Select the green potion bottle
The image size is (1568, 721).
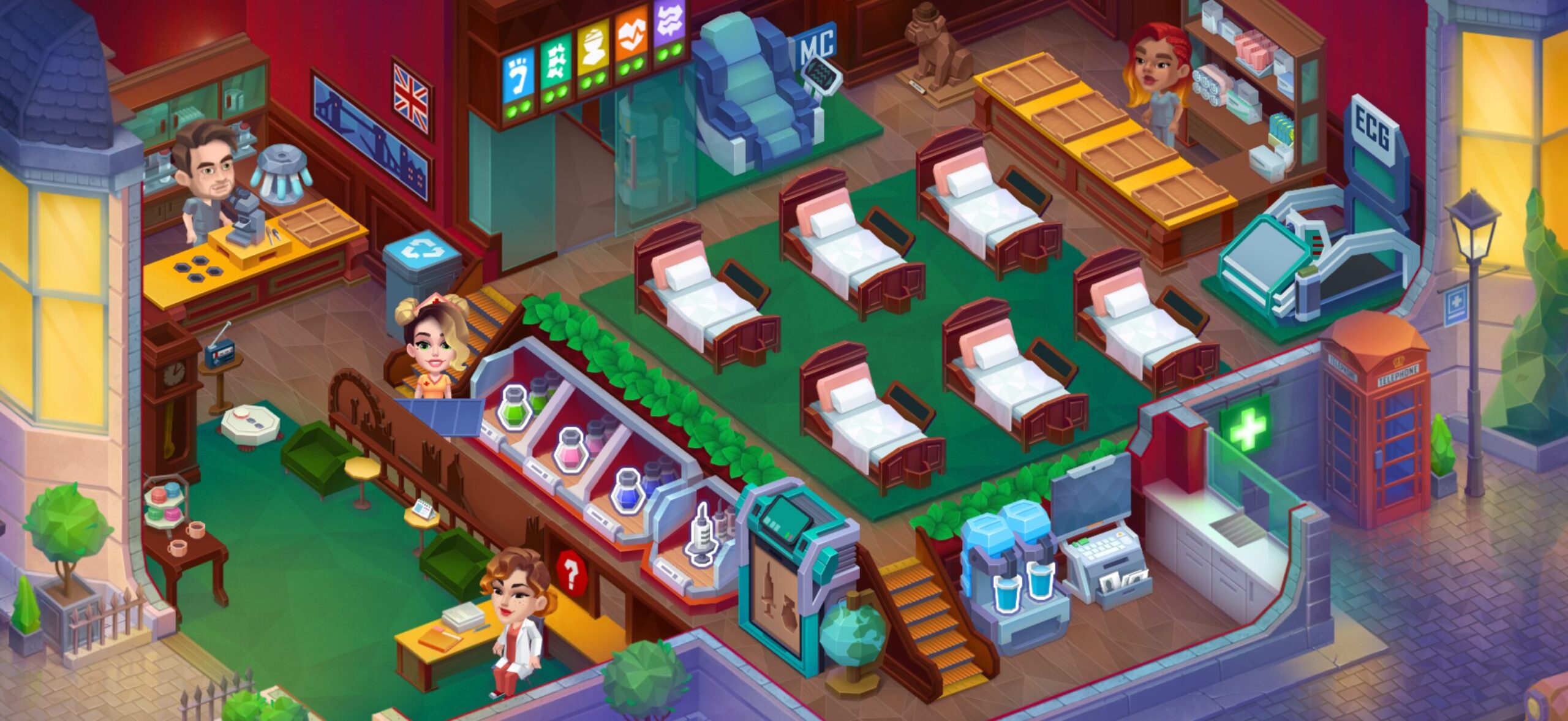coord(515,407)
